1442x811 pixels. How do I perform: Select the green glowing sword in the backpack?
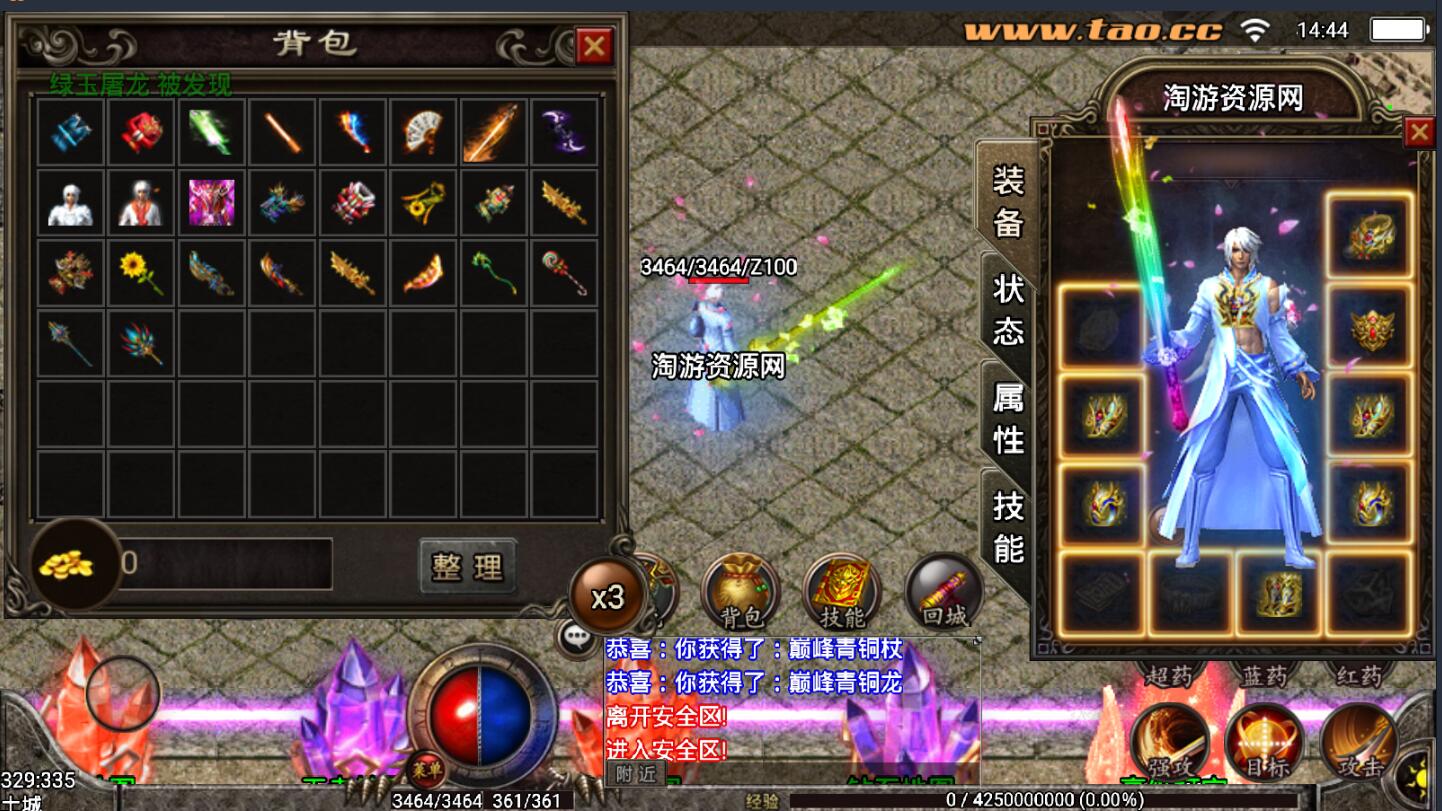coord(212,132)
